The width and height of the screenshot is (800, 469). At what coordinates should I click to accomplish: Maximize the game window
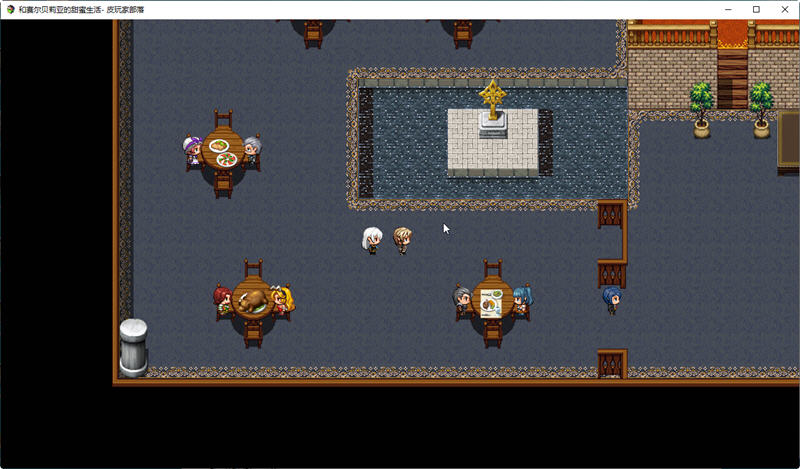756,9
